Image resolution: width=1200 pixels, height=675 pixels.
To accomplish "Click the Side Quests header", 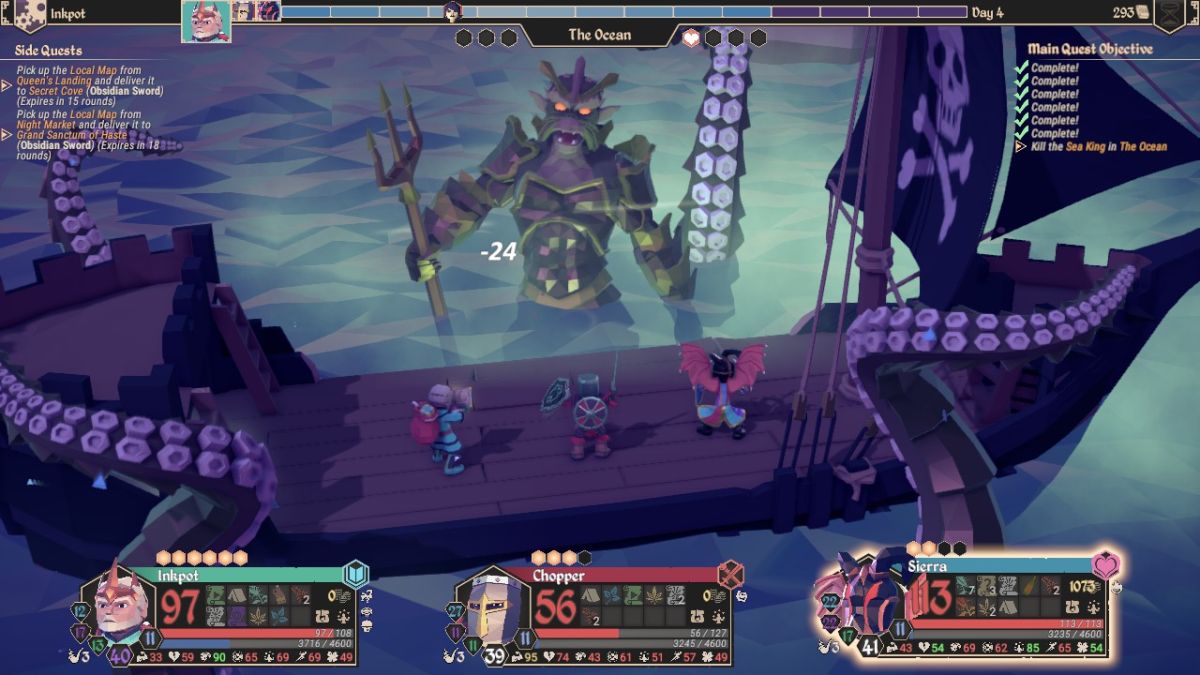I will click(x=48, y=50).
